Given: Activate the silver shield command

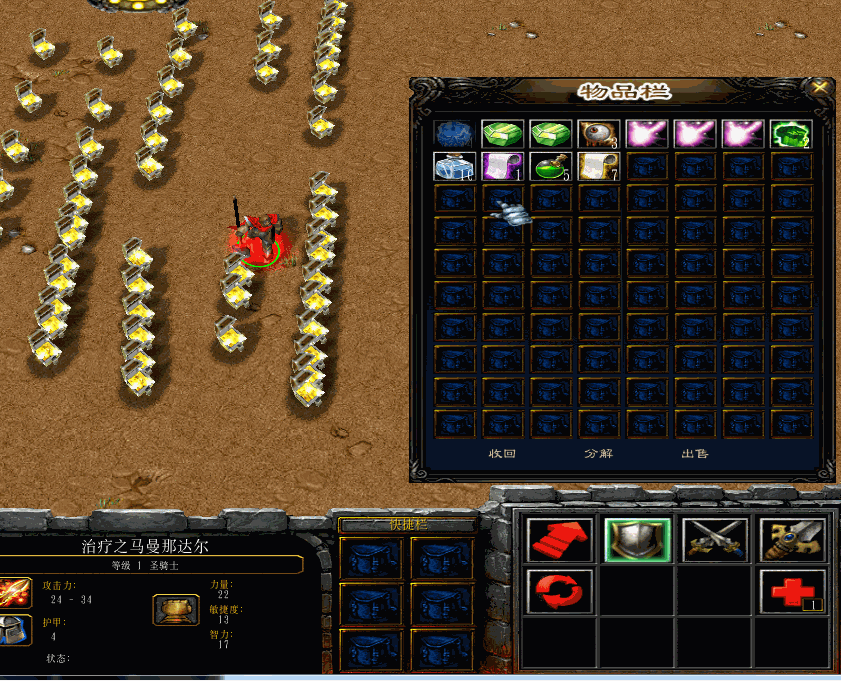Looking at the screenshot, I should [637, 540].
